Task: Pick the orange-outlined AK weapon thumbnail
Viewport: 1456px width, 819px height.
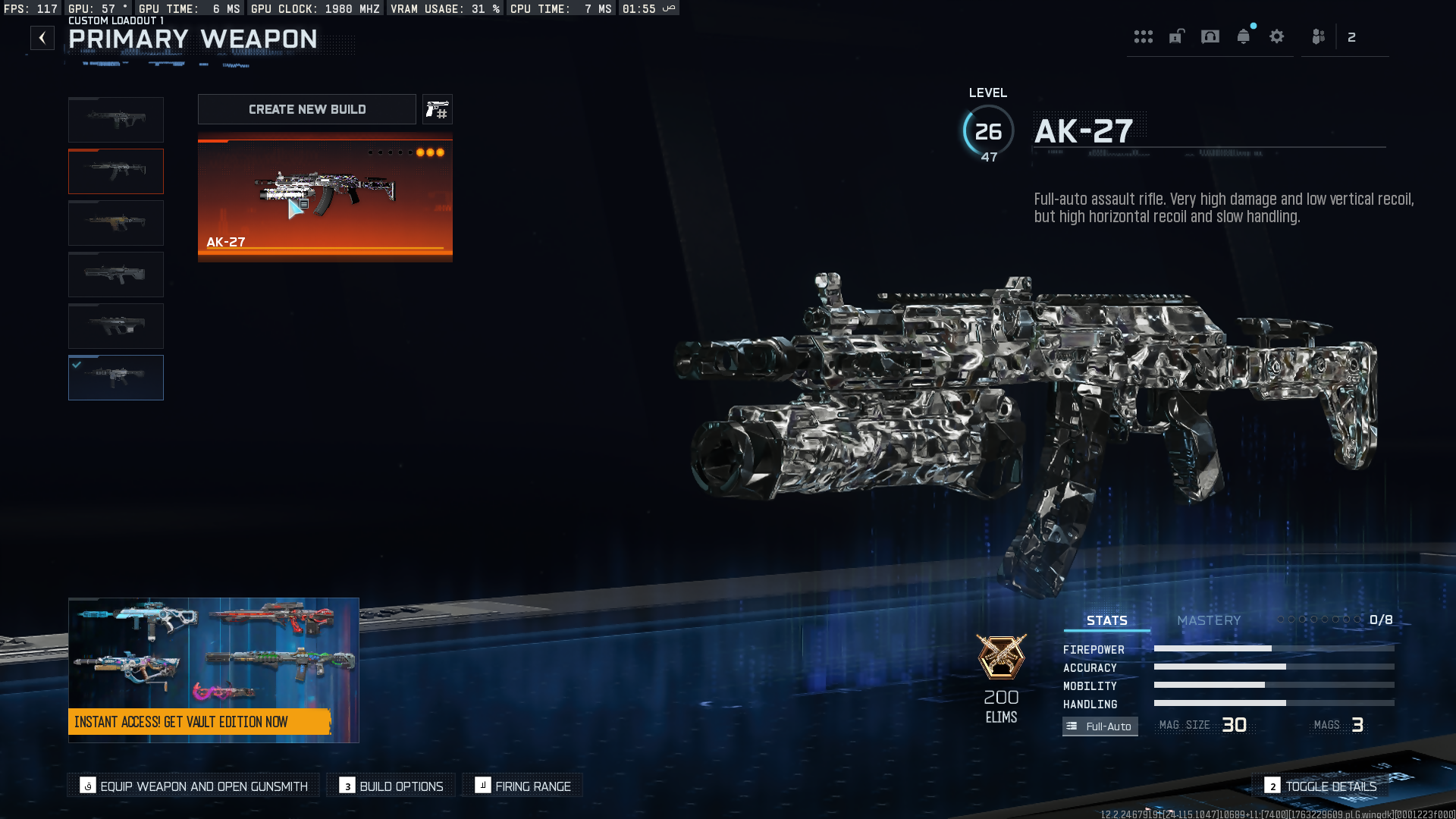Action: pyautogui.click(x=116, y=171)
